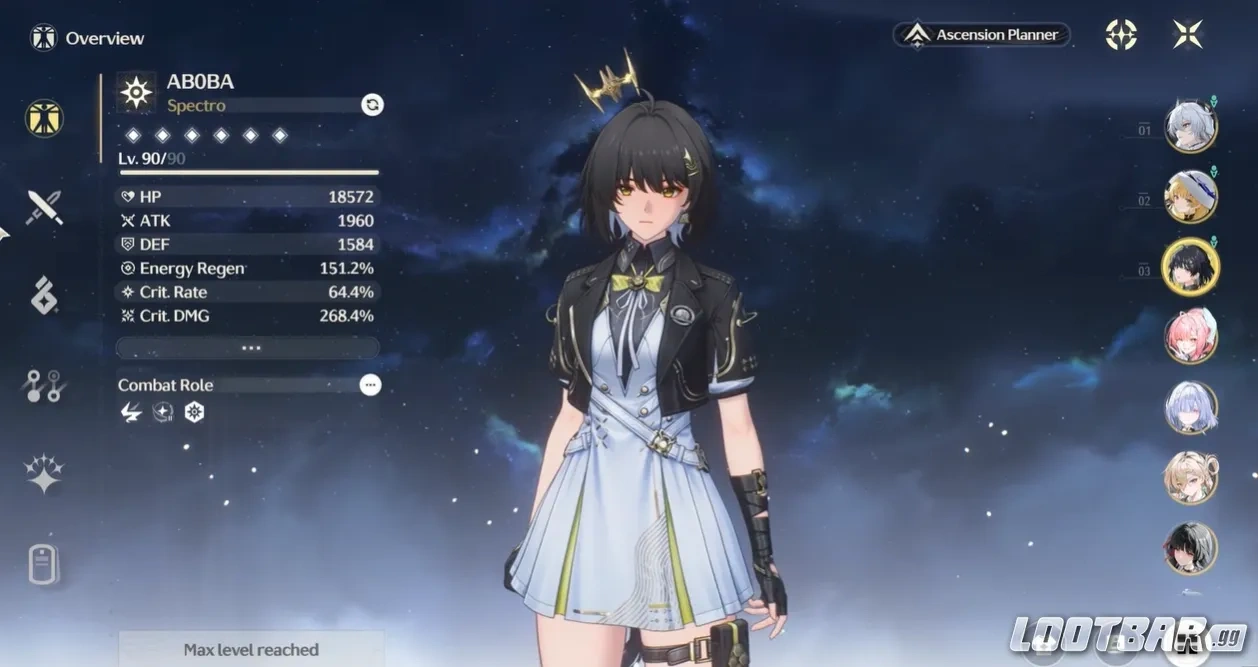This screenshot has height=667, width=1258.
Task: Open the Resonance Chain sparkle tab
Action: 44,474
